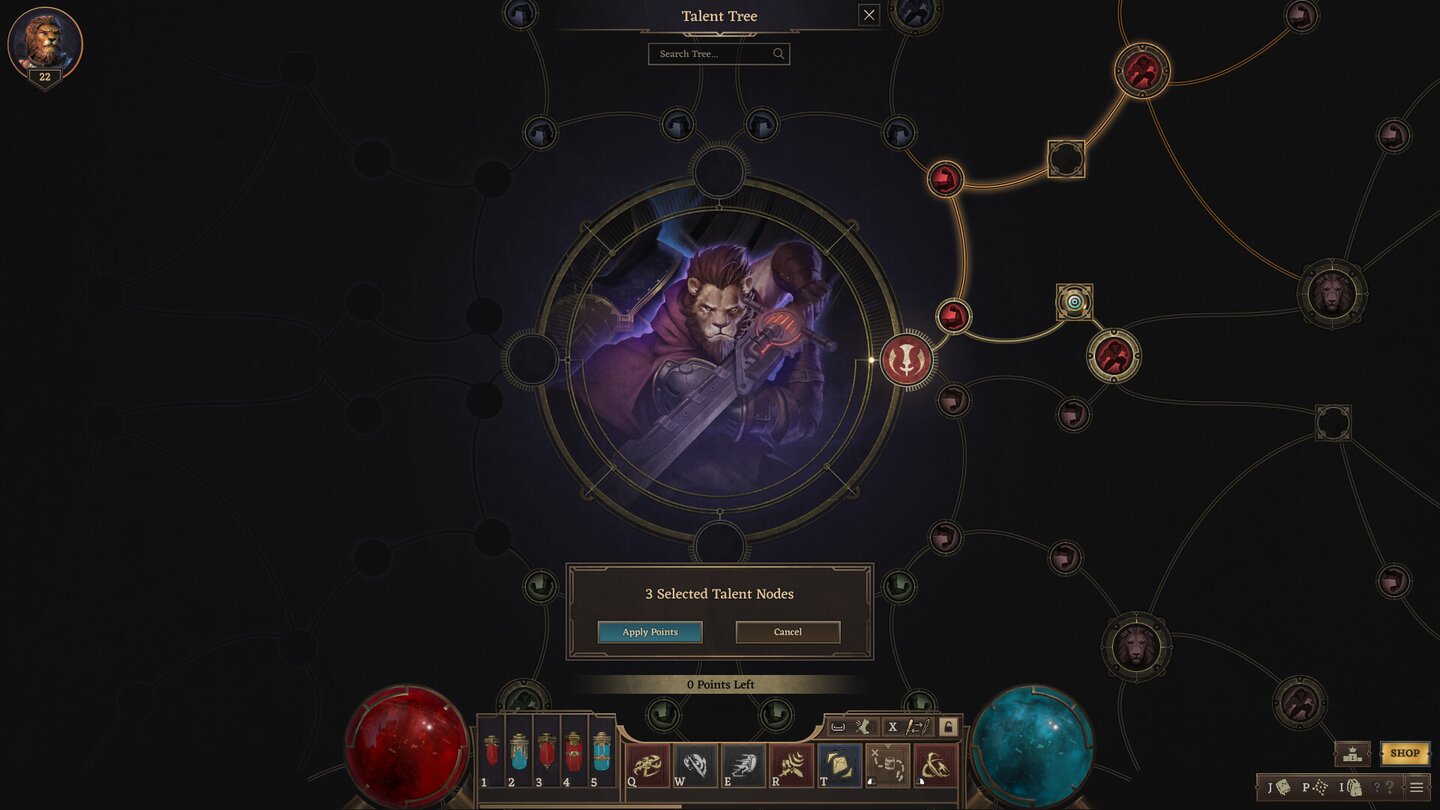Open the SHOP

tap(1405, 753)
